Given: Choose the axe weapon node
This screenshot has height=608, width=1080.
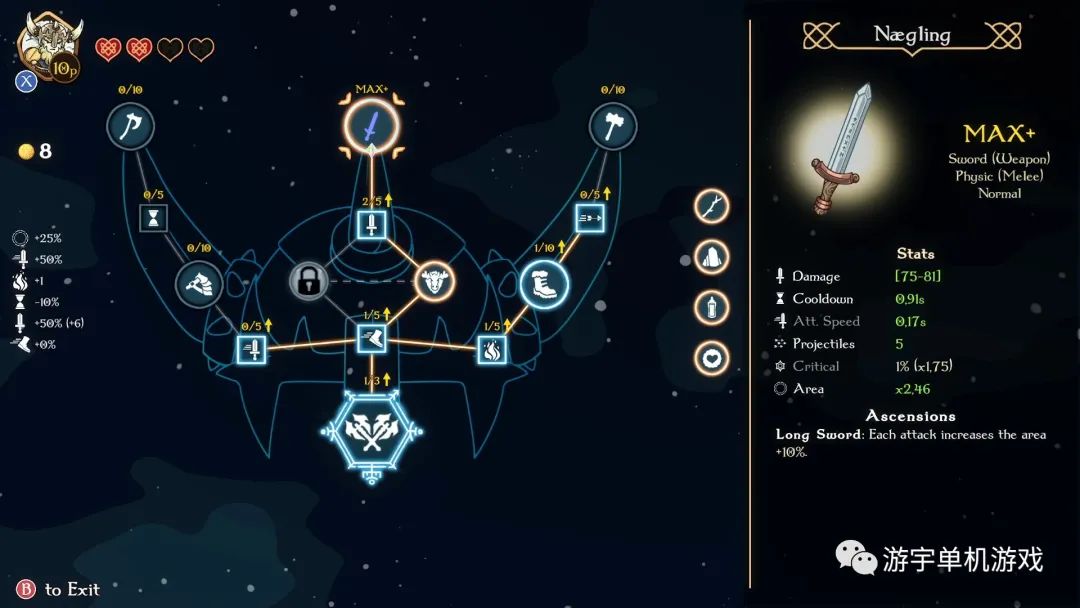Looking at the screenshot, I should point(131,127).
